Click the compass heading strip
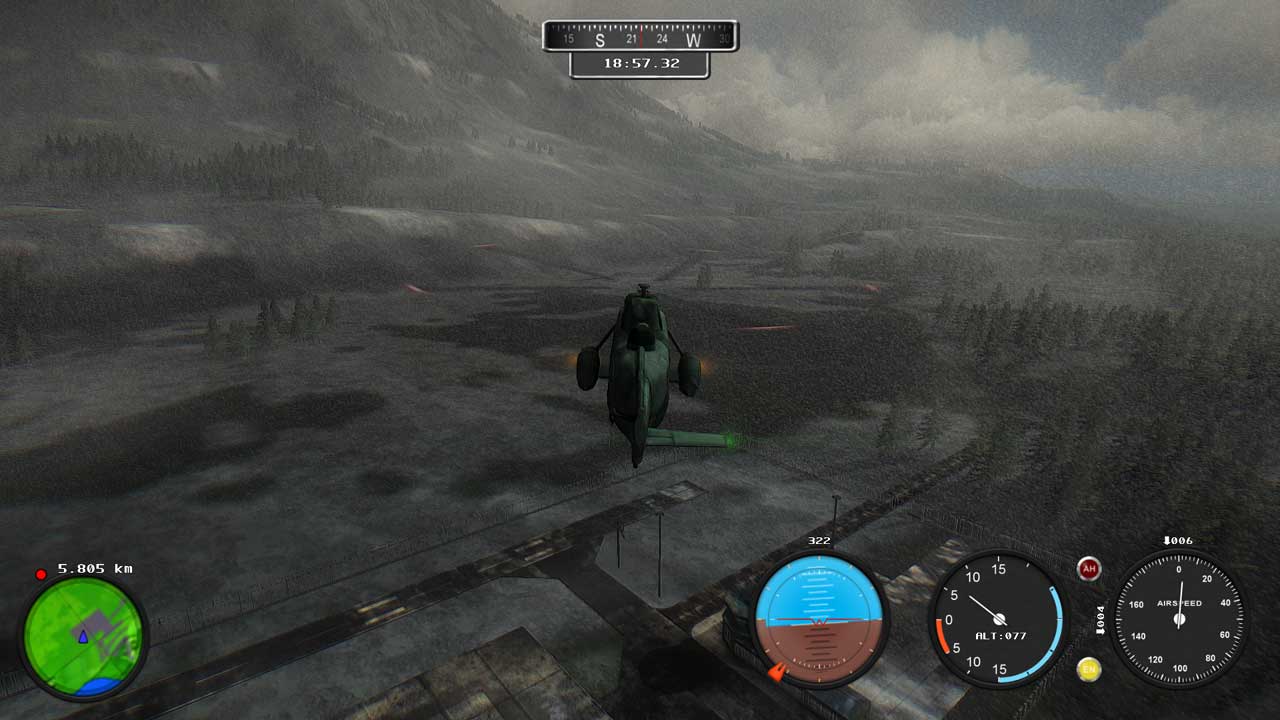 [640, 38]
